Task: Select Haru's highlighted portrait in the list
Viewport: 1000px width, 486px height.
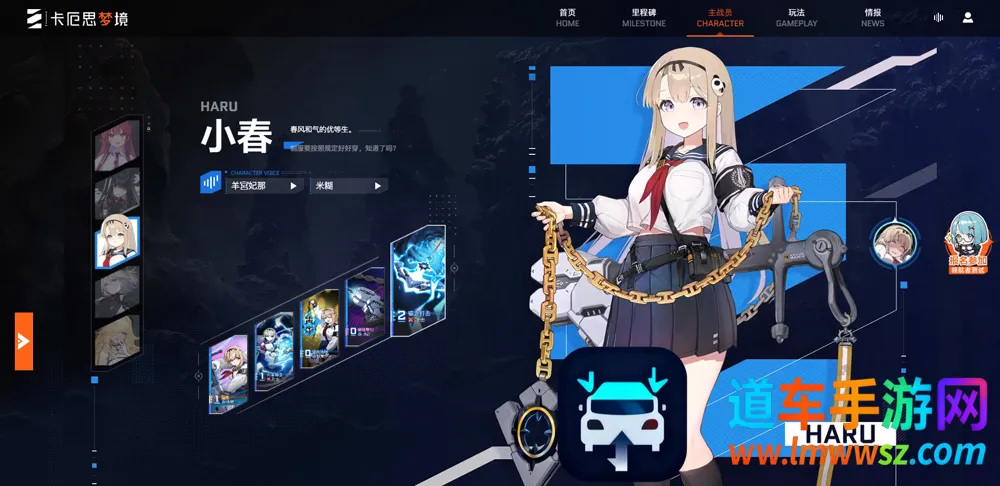Action: (x=116, y=243)
